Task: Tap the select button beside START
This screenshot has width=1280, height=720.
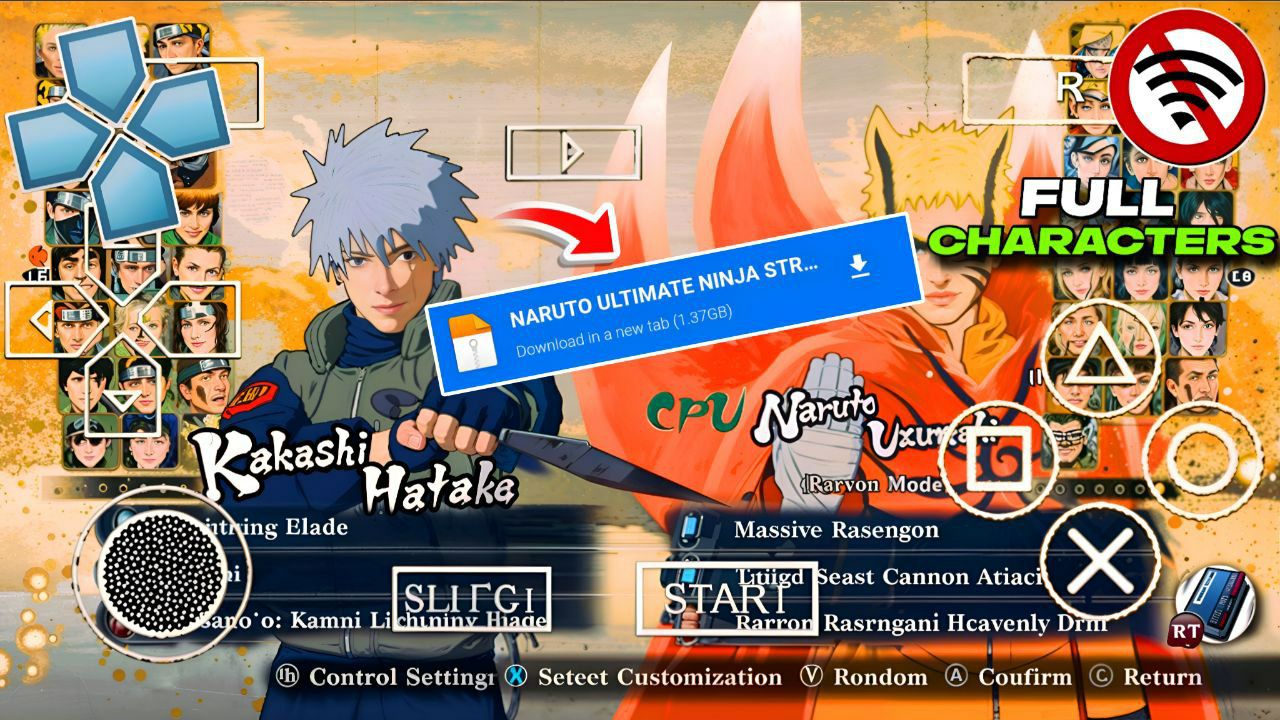Action: [471, 599]
